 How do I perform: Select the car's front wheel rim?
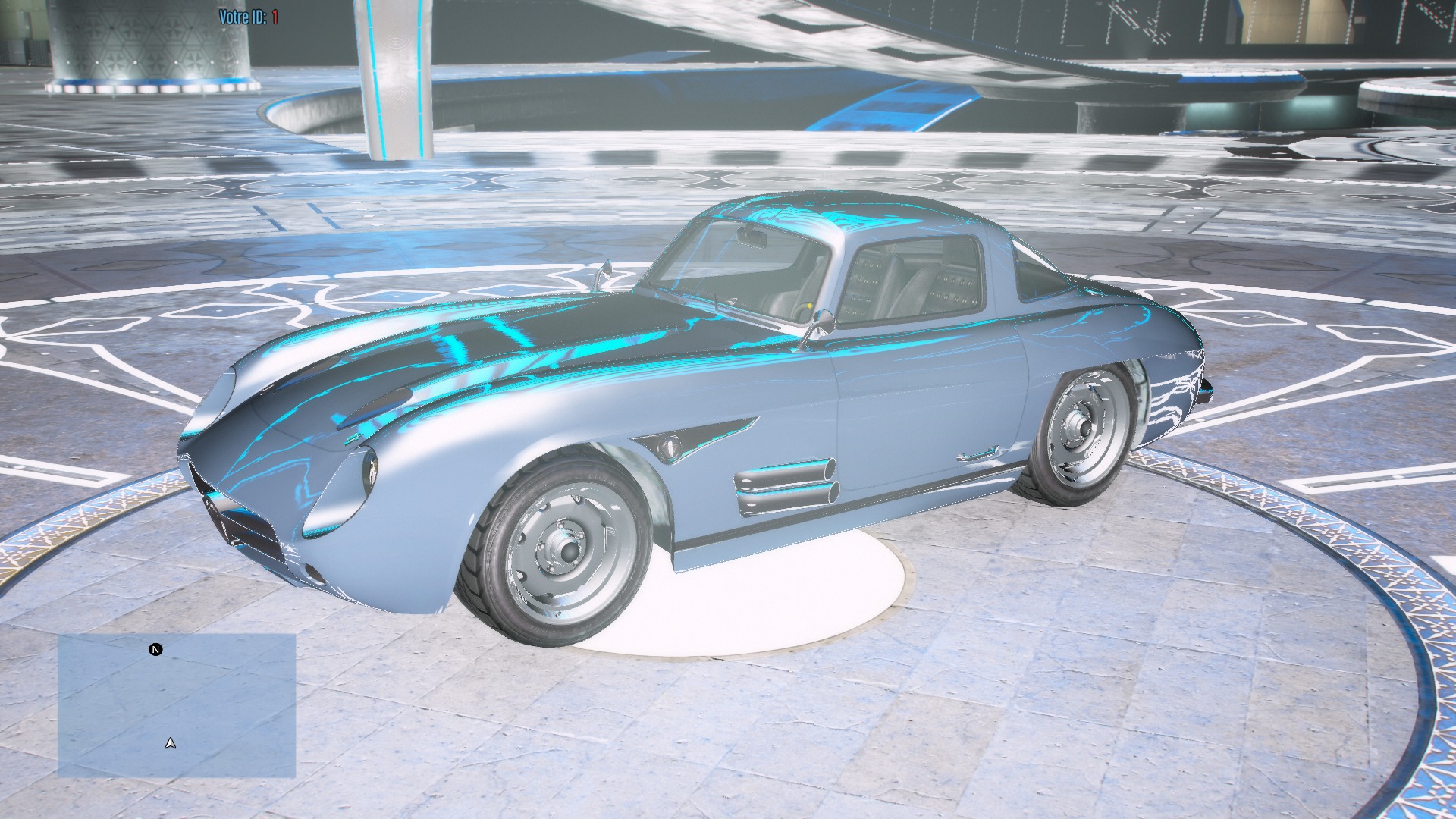point(567,552)
